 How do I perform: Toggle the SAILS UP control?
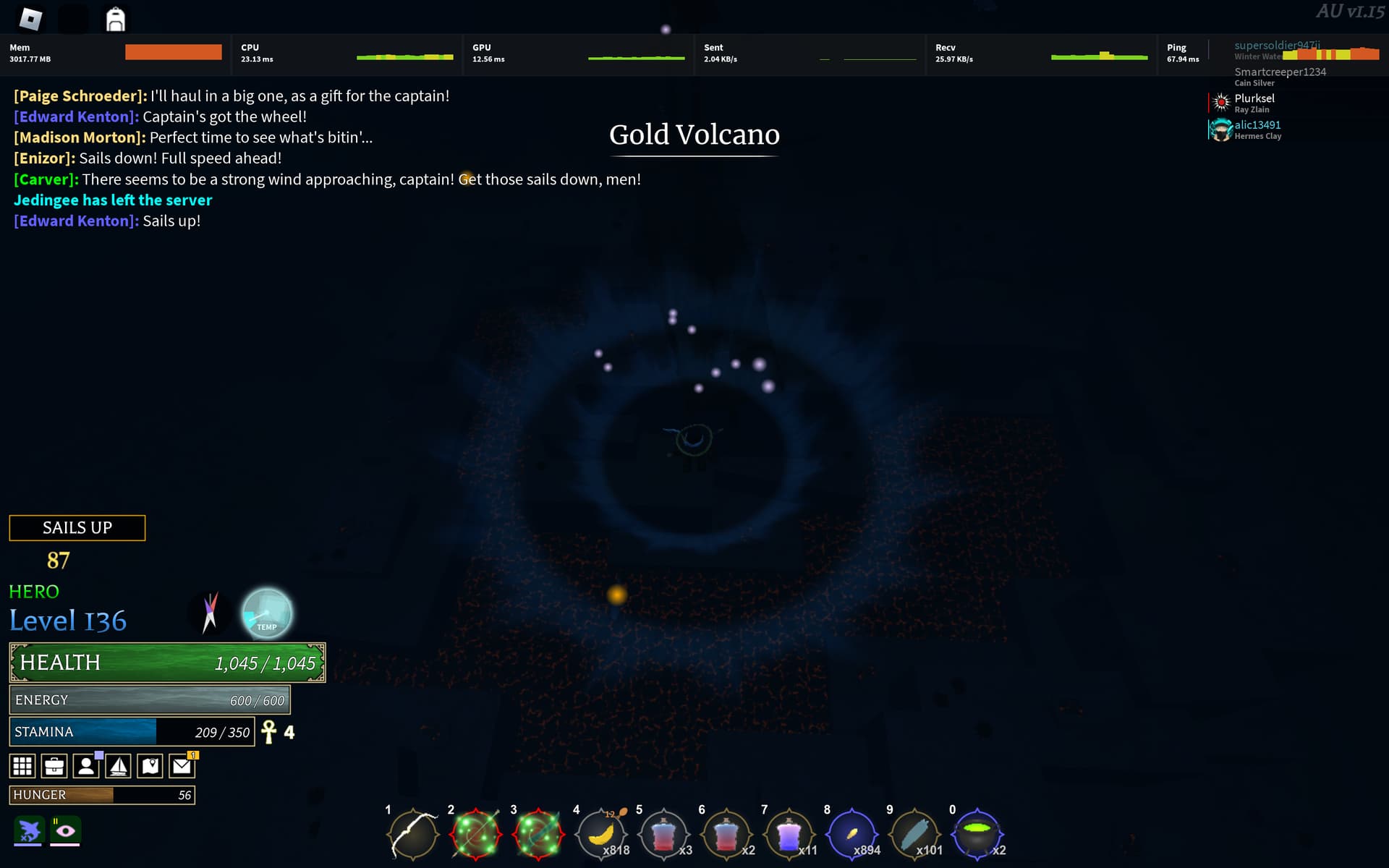click(x=77, y=527)
